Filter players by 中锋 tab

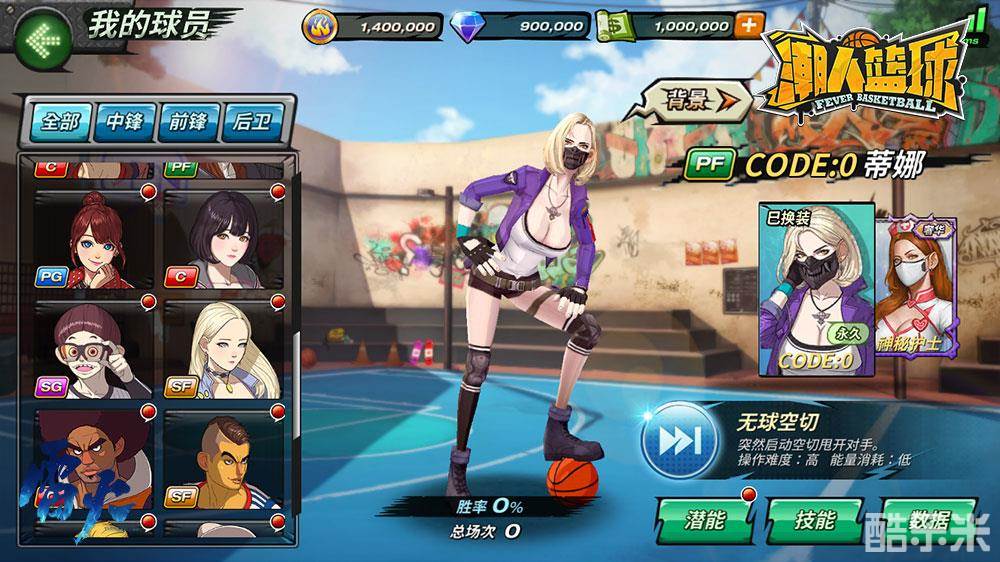click(124, 122)
